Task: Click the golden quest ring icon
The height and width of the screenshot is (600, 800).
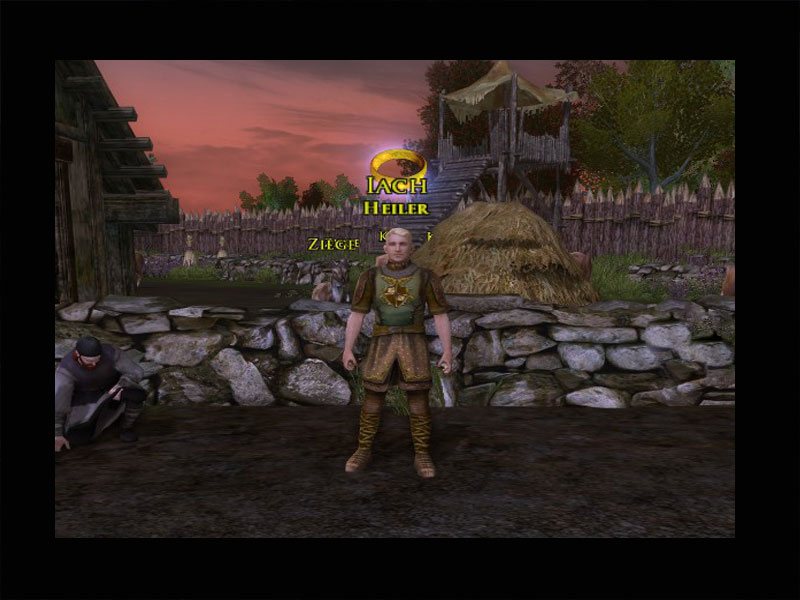Action: pos(398,163)
